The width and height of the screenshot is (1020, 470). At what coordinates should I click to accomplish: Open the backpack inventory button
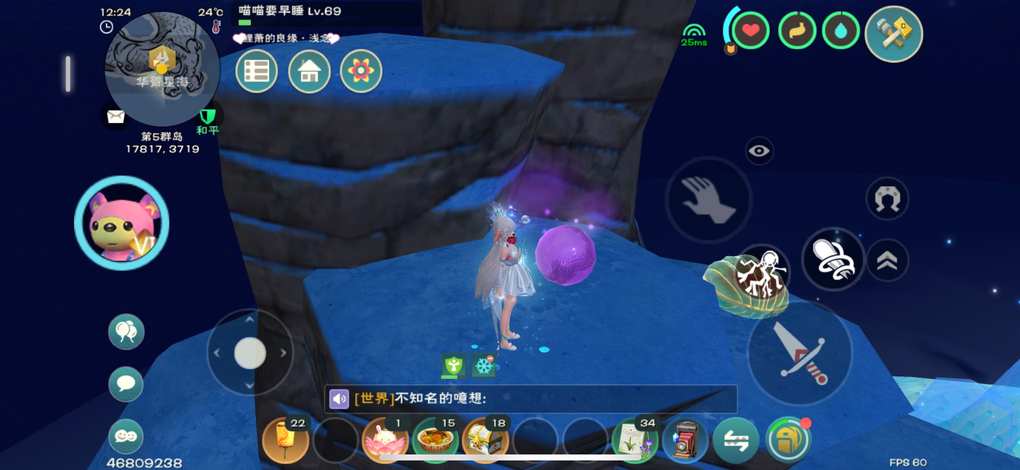pyautogui.click(x=788, y=440)
